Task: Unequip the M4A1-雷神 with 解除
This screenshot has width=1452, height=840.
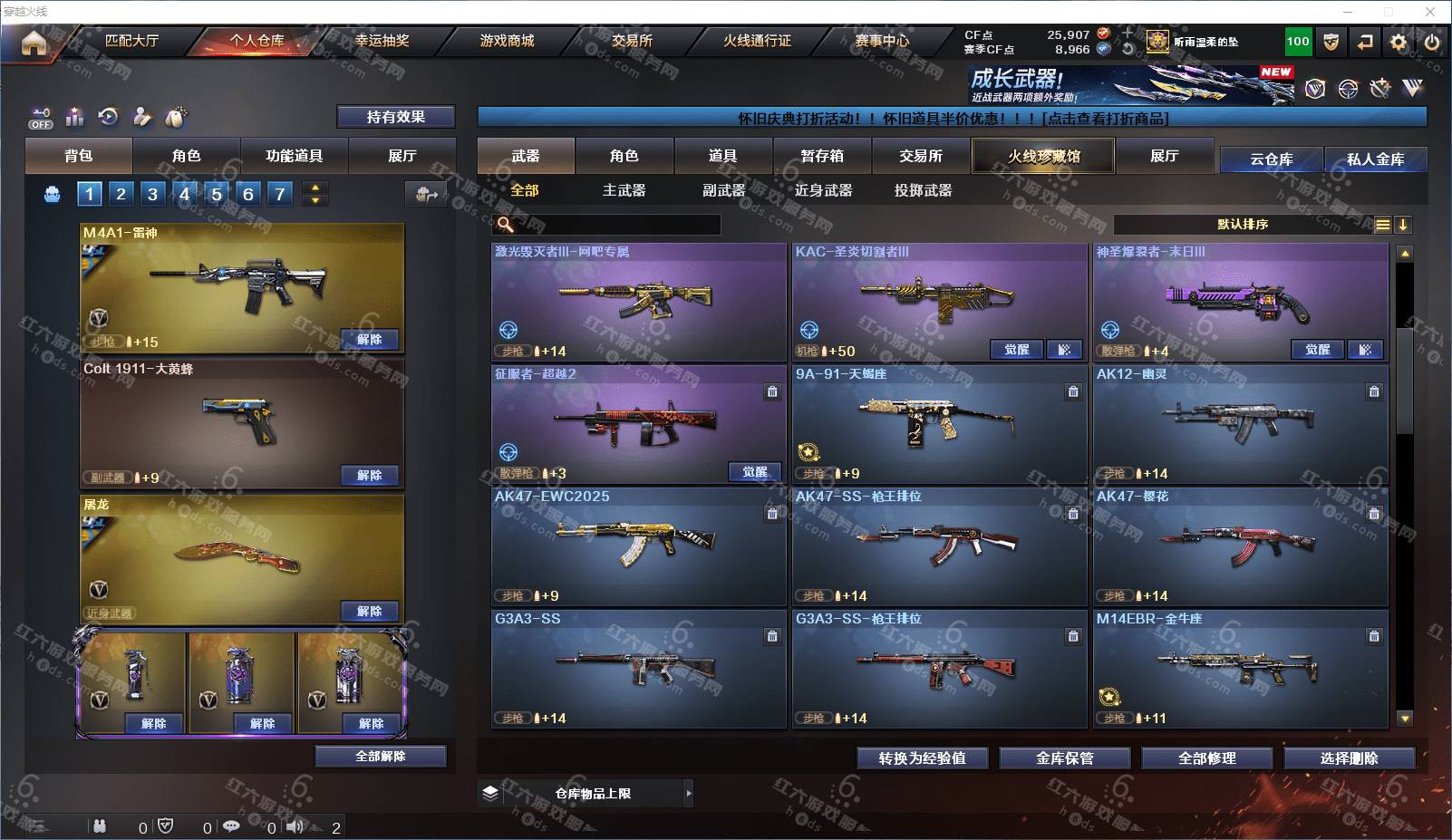Action: 369,340
